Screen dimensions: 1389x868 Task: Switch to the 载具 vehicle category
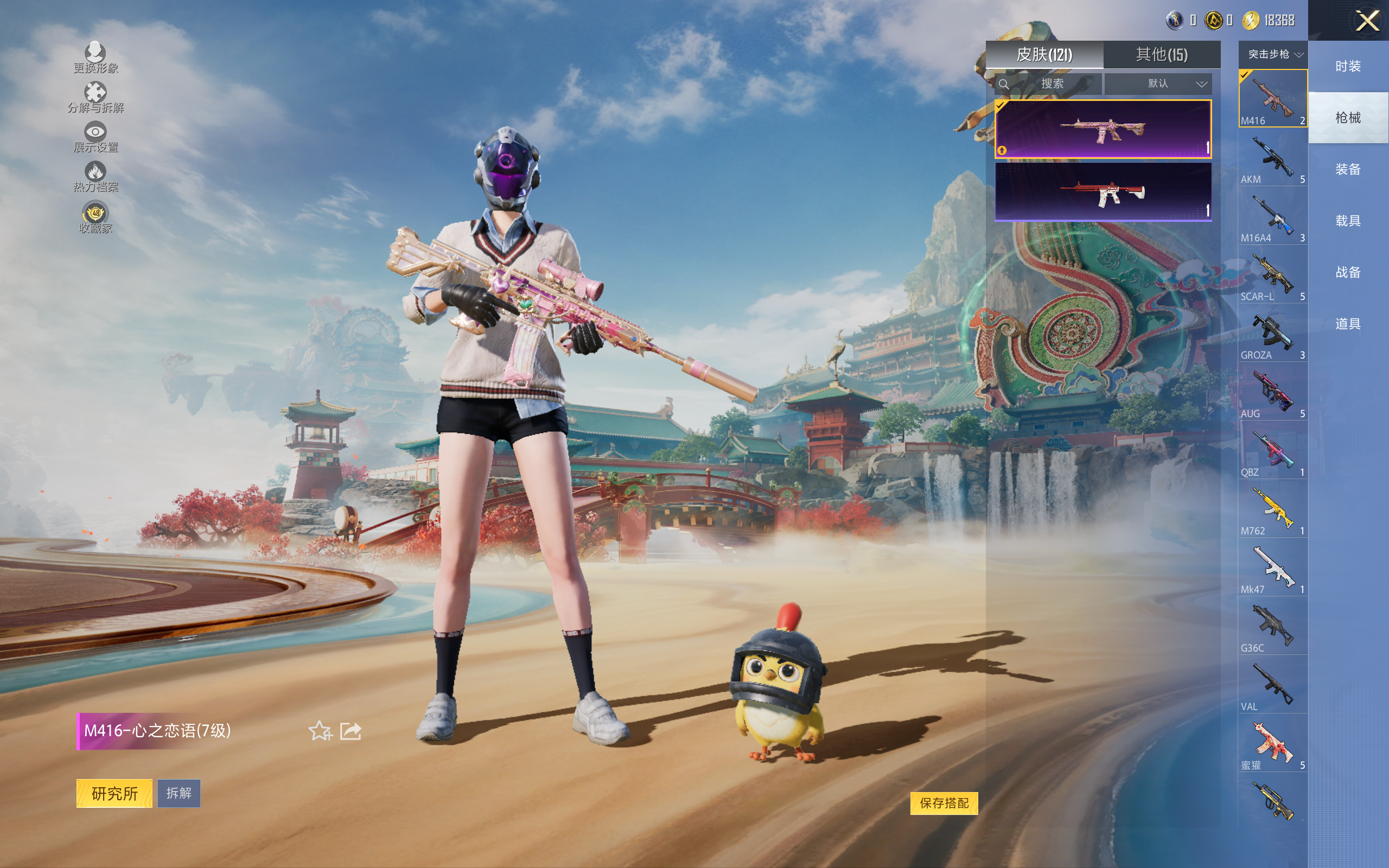[x=1348, y=221]
